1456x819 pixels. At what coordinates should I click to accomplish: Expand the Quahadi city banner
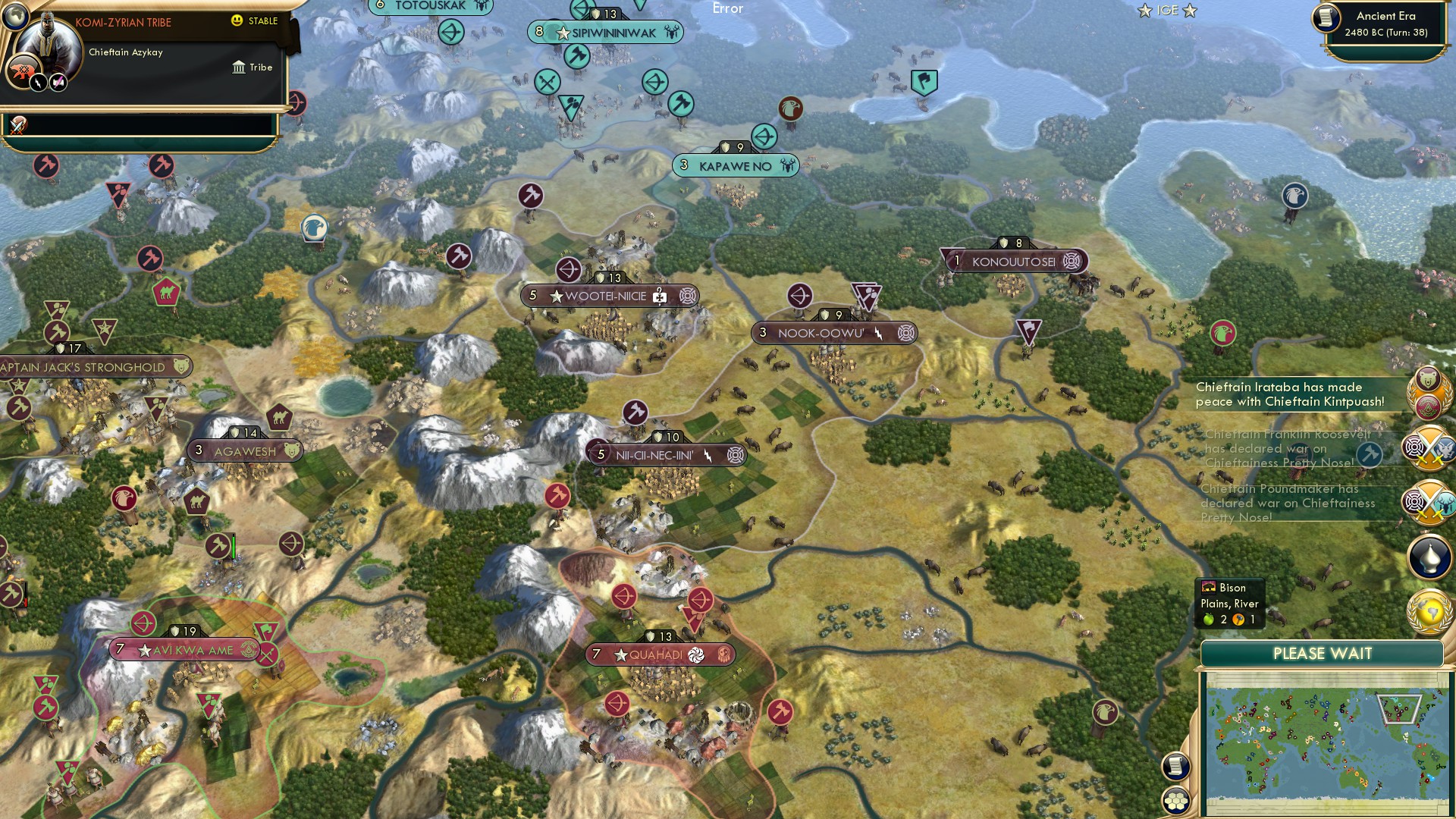click(660, 653)
